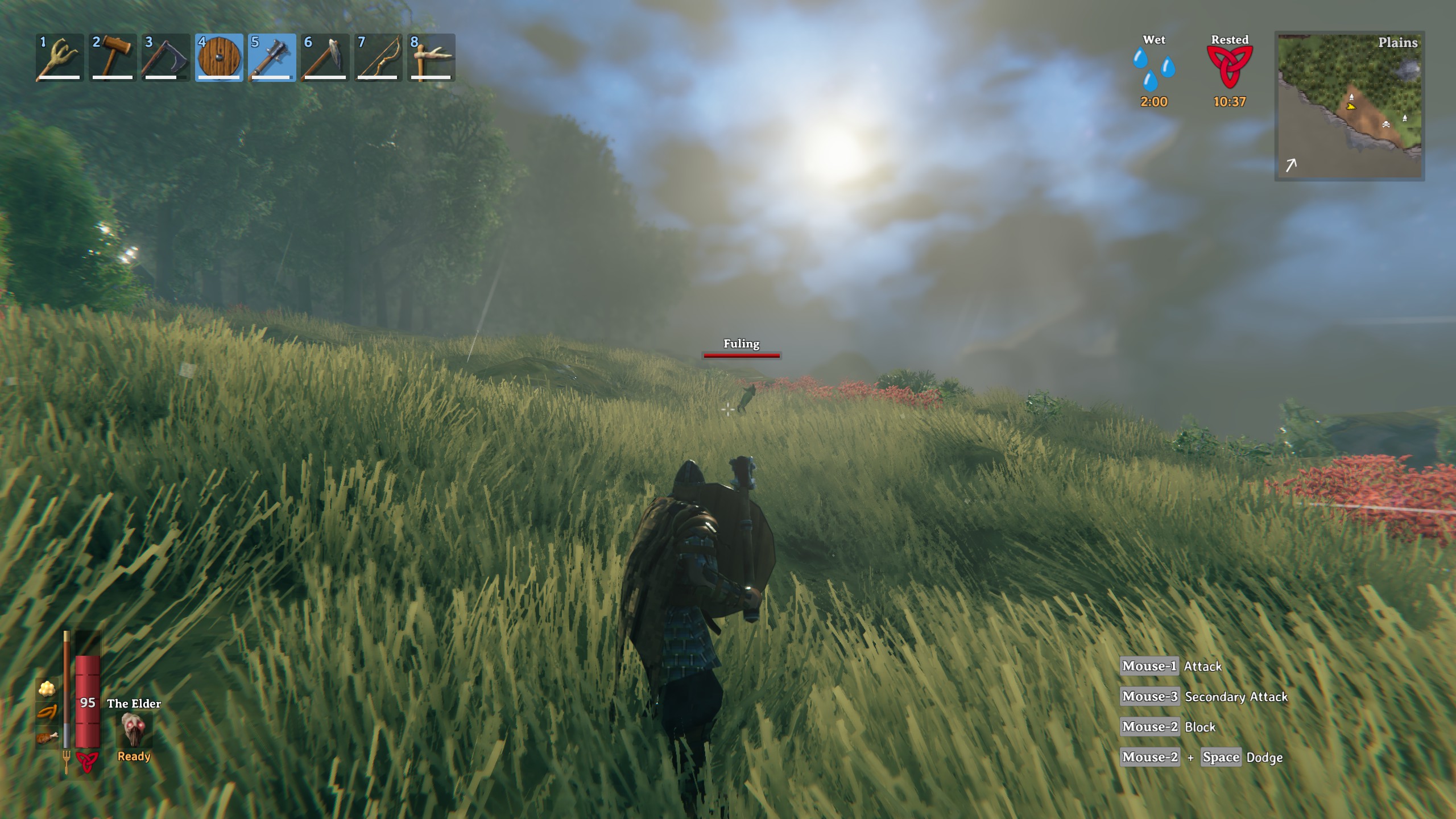Switch to the bow in slot 7
Viewport: 1456px width, 819px height.
pos(378,58)
